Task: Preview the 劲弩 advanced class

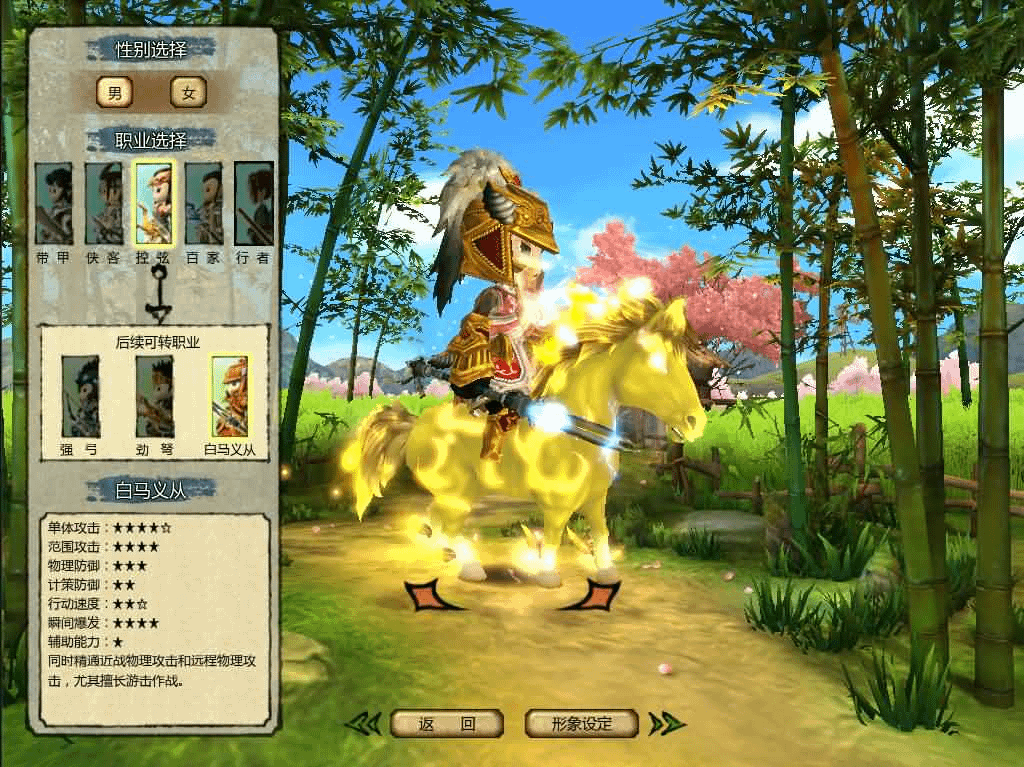Action: pyautogui.click(x=155, y=397)
